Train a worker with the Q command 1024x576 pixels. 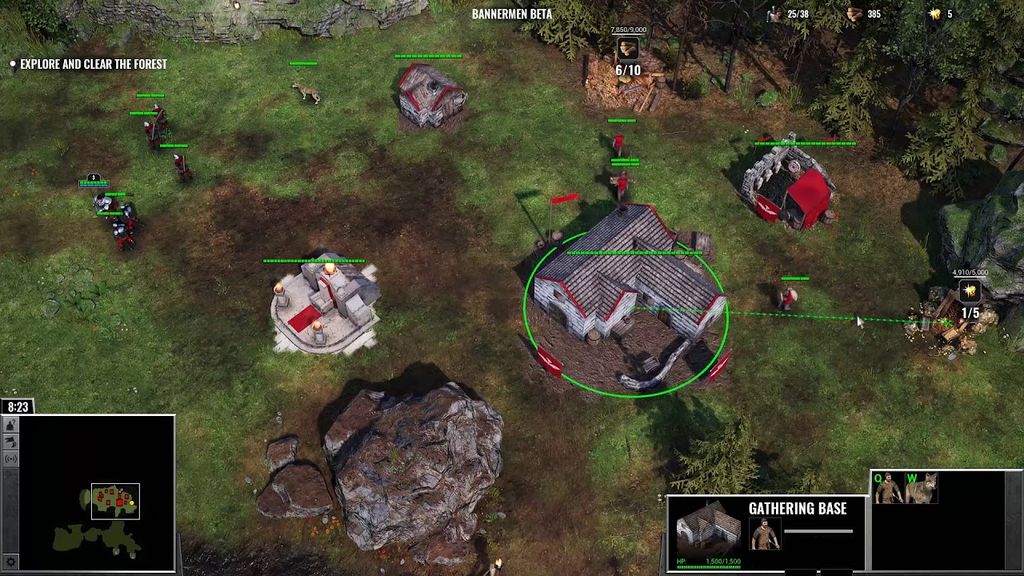[888, 489]
